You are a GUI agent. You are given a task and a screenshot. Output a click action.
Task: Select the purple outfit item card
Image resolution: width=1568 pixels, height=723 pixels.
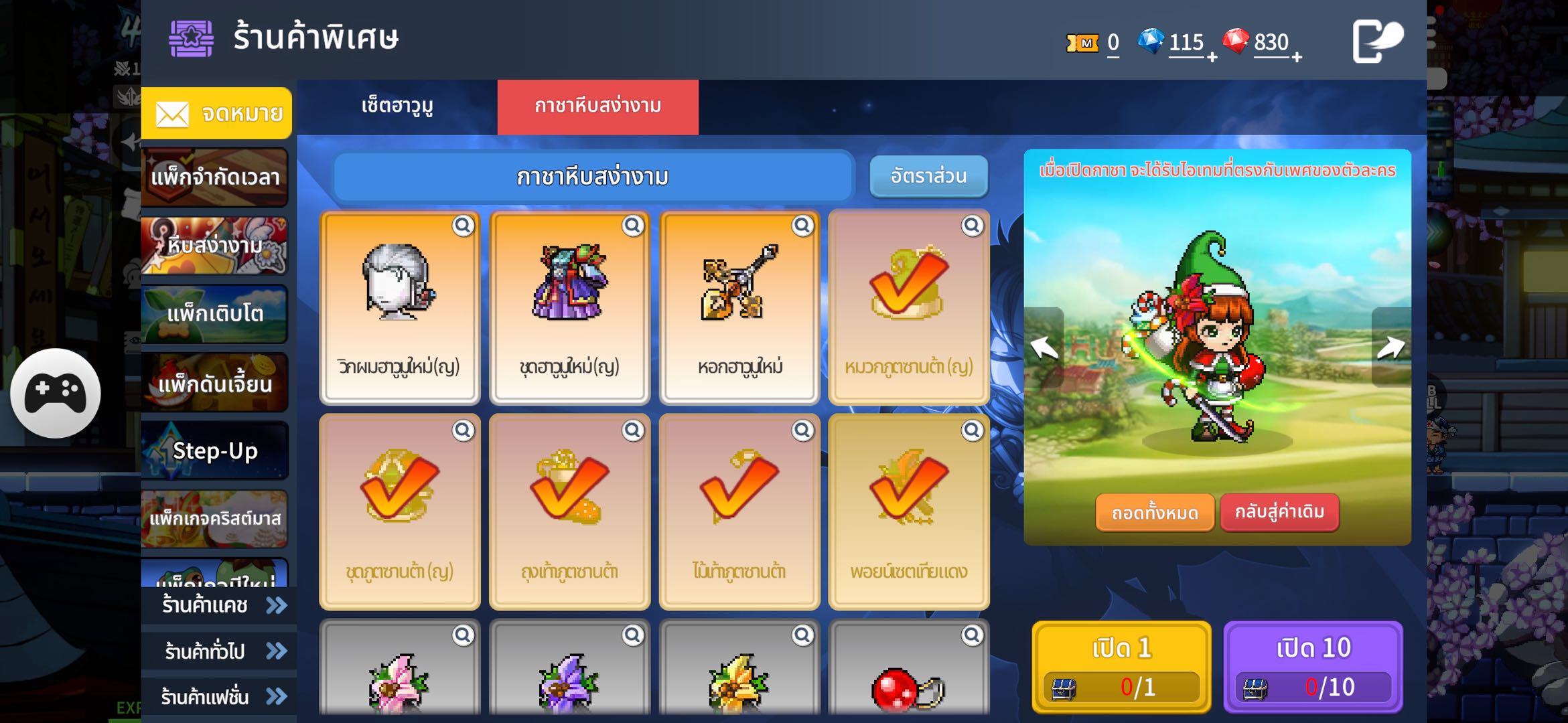point(569,308)
